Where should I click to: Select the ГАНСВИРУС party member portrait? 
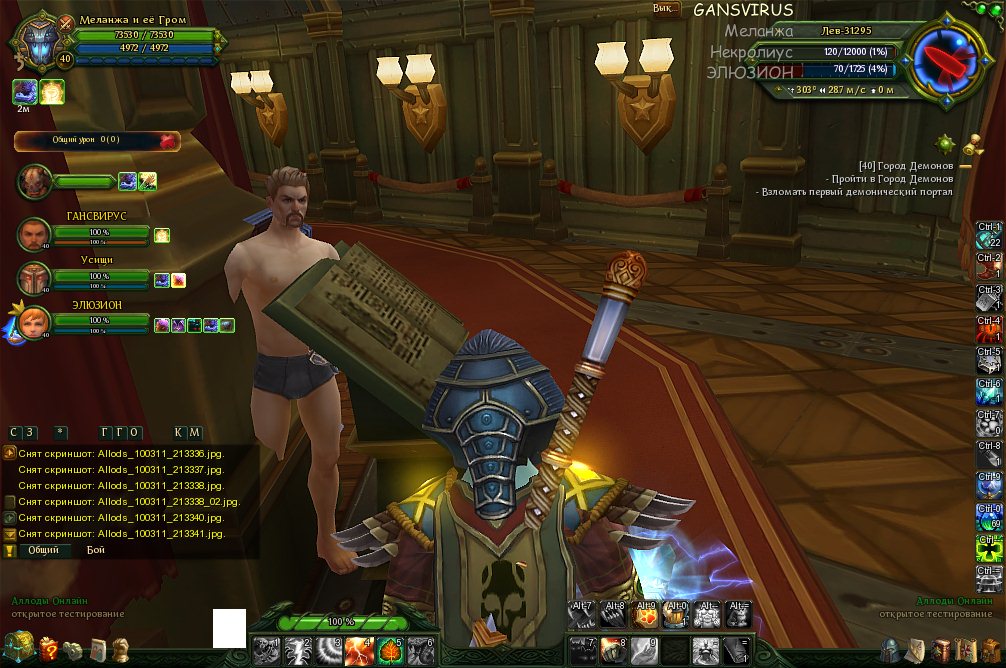click(x=33, y=234)
